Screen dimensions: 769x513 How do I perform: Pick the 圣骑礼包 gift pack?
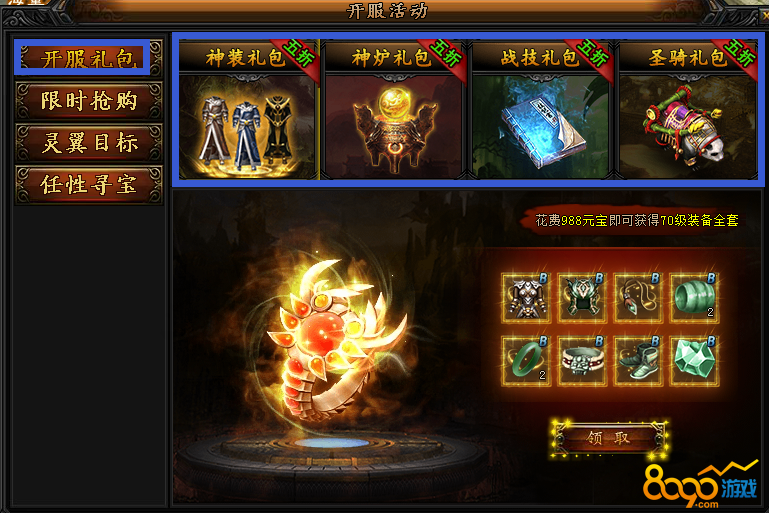coord(686,109)
